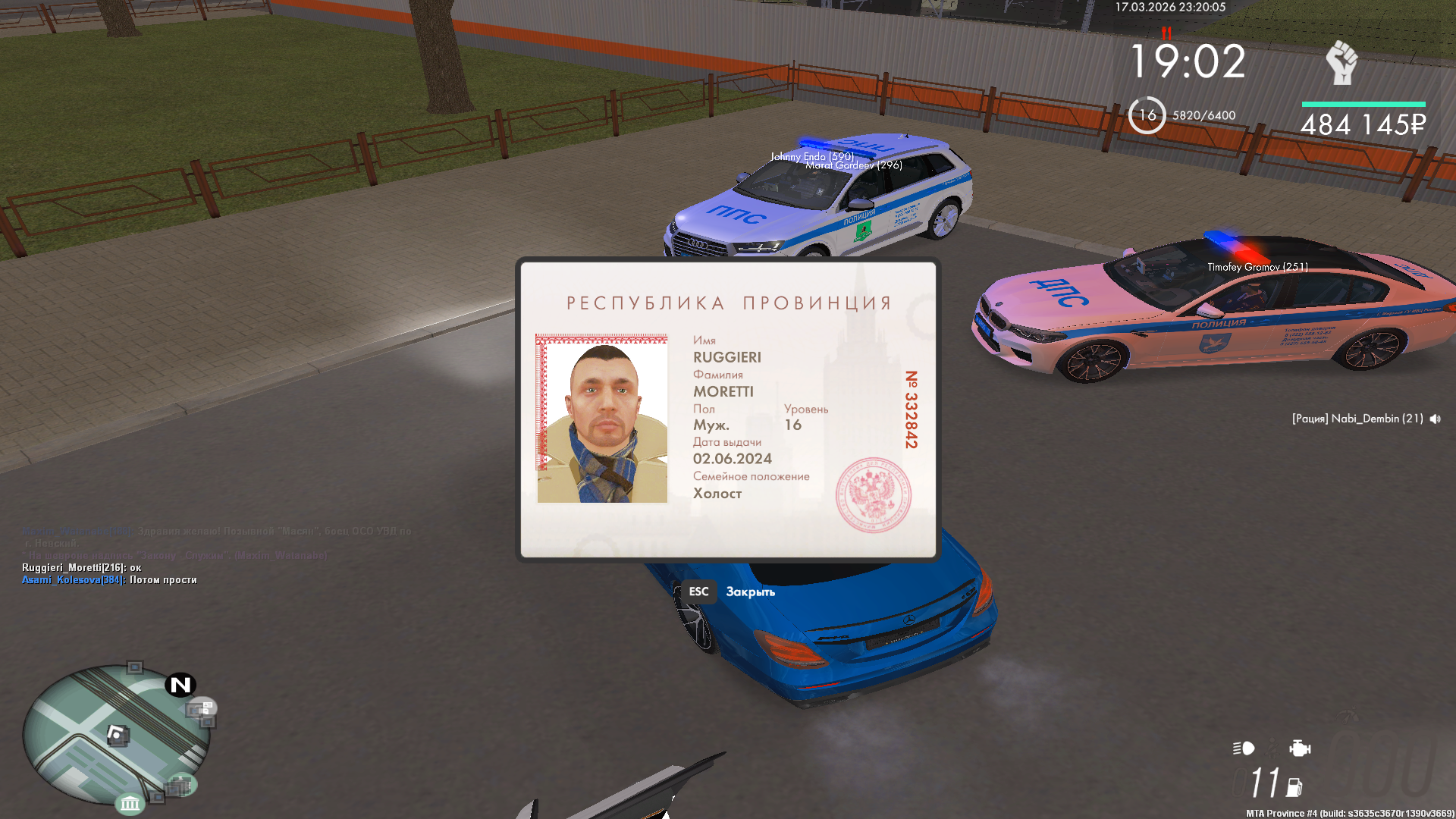
Task: Select the passport photo of Ruggieri Moretti
Action: pos(602,419)
